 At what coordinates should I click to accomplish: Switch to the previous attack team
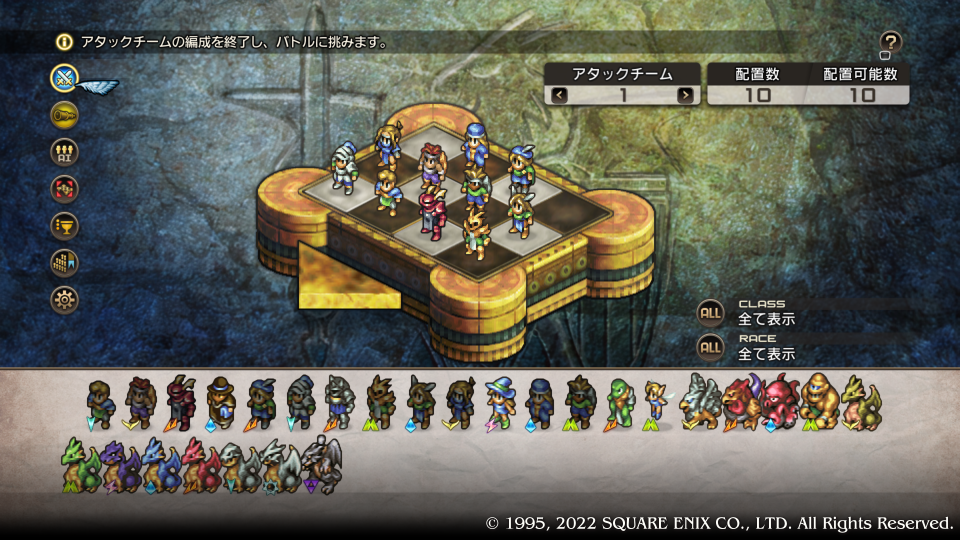click(559, 95)
